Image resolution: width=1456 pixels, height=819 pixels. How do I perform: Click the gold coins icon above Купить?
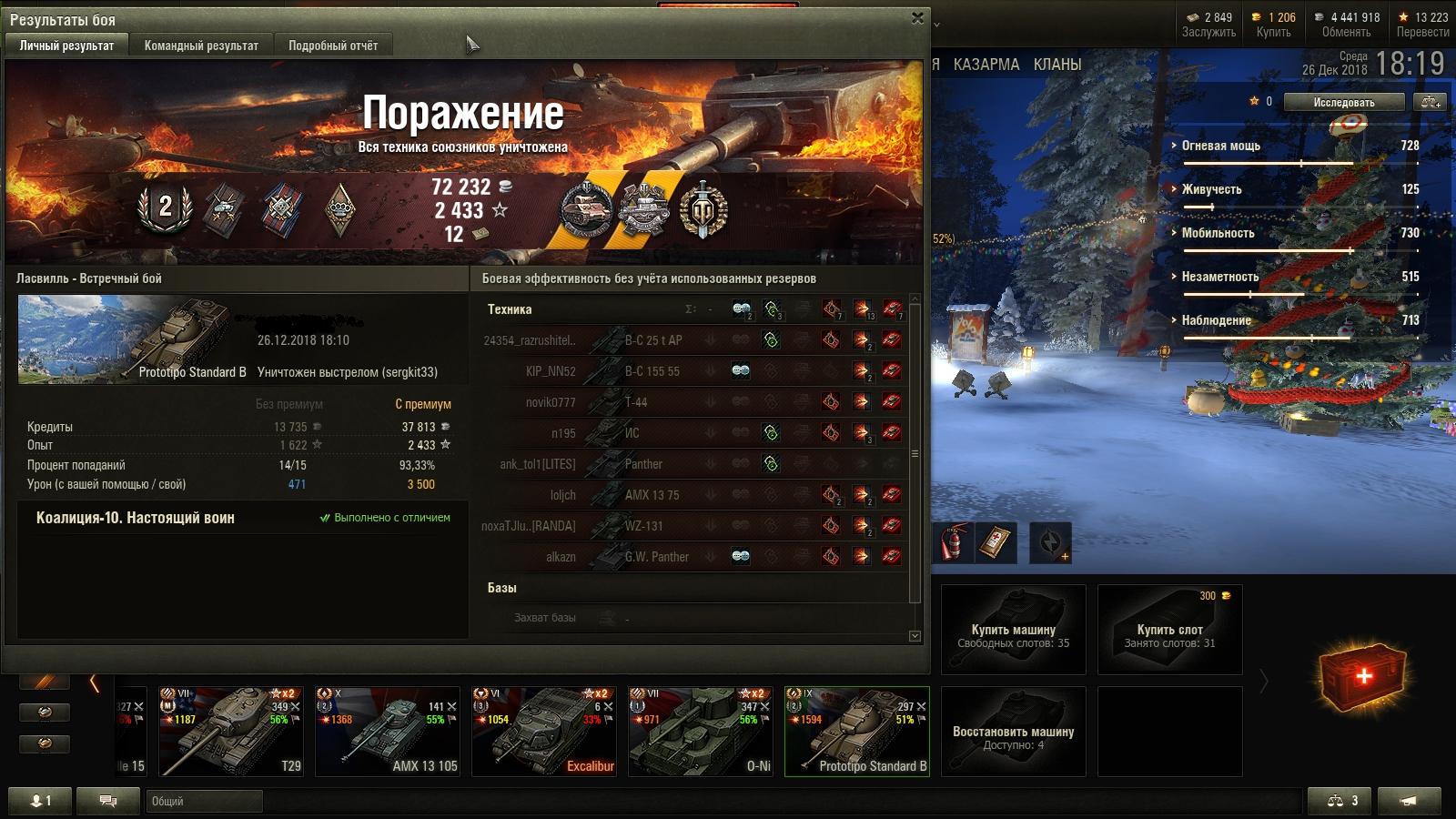tap(1256, 16)
